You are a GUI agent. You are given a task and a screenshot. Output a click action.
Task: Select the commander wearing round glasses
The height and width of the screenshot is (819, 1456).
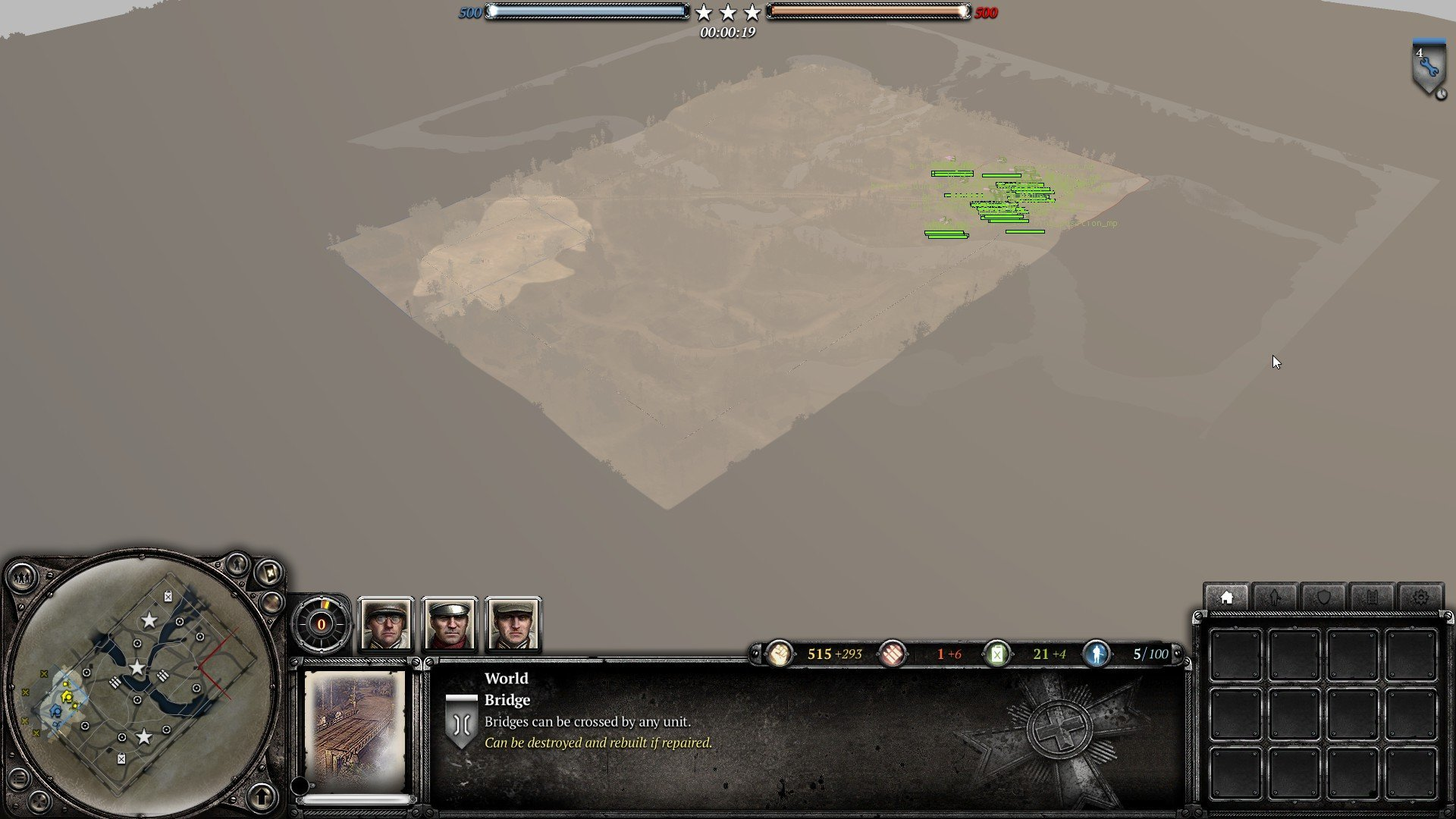[386, 624]
